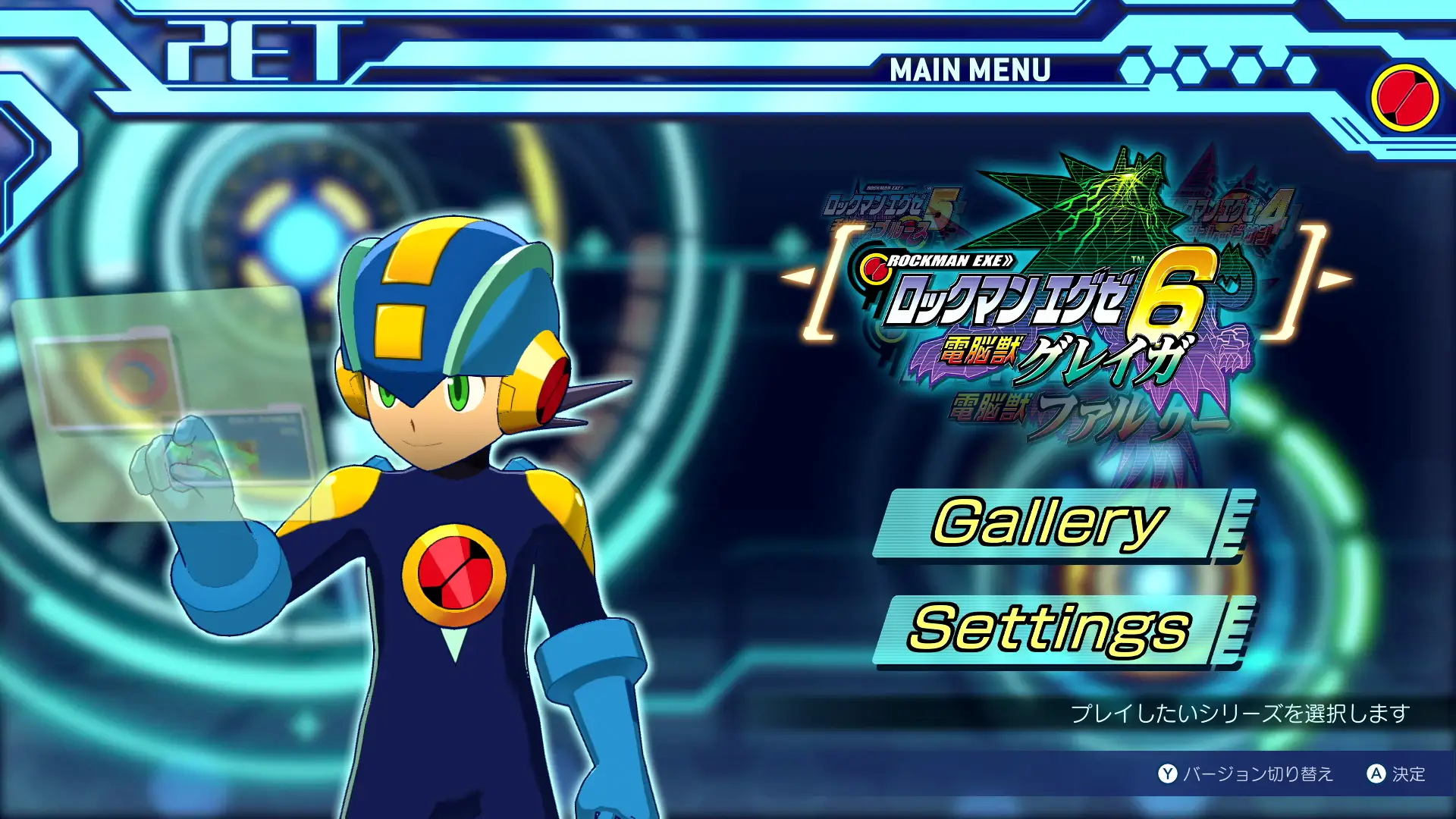The height and width of the screenshot is (819, 1456).
Task: Click the MAIN MENU header label
Action: (x=969, y=72)
